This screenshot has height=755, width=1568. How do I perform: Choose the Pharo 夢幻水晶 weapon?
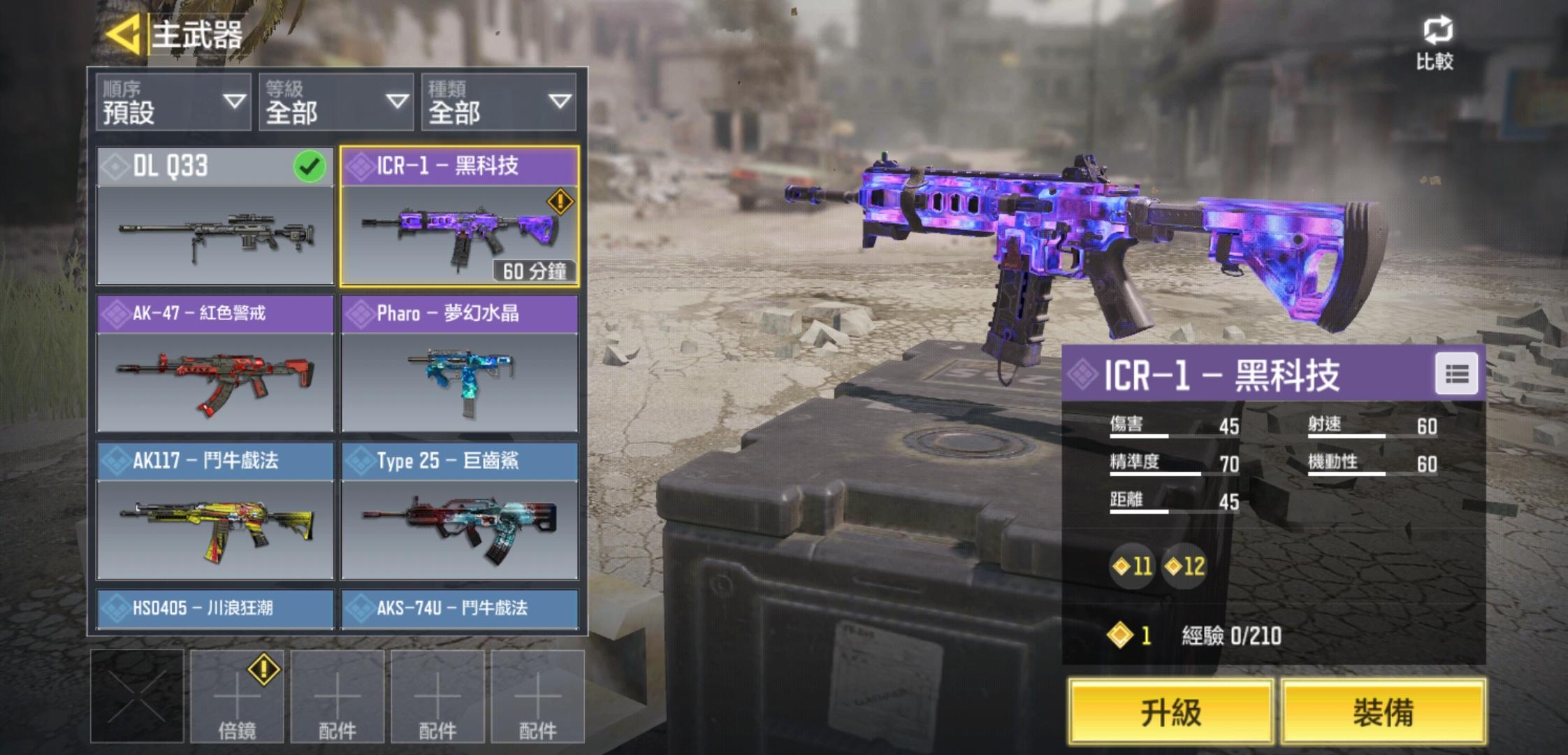coord(459,364)
